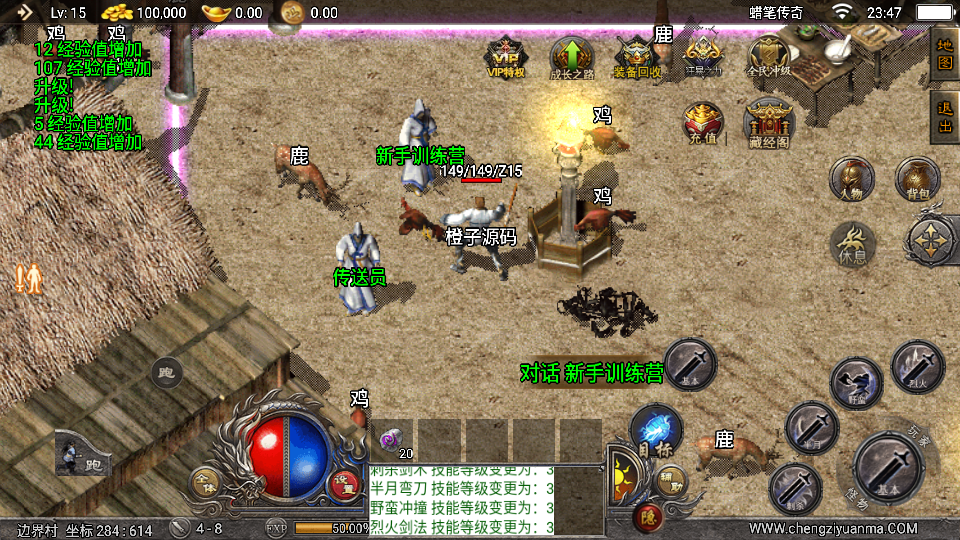
Task: Activate the 半月 half-moon blade skill
Action: point(811,428)
